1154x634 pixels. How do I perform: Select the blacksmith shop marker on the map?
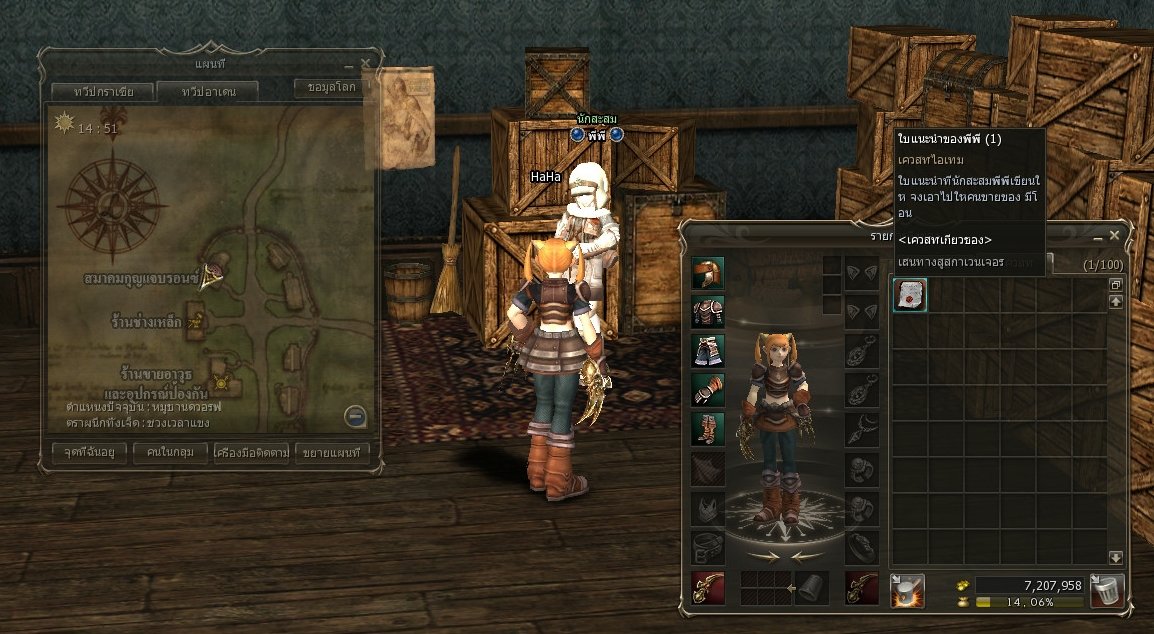tap(197, 322)
